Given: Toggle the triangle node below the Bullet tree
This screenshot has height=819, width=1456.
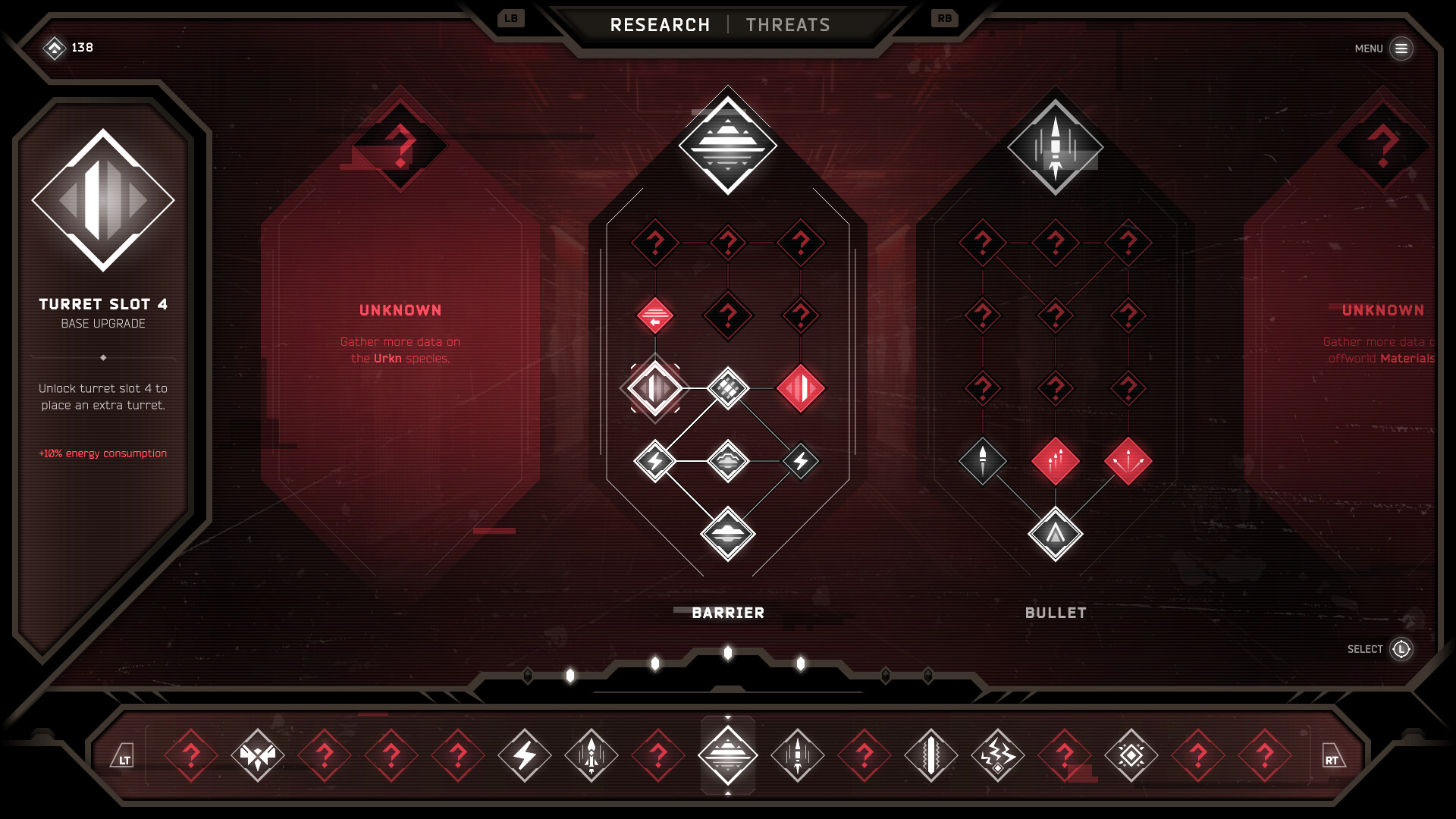Looking at the screenshot, I should pyautogui.click(x=1054, y=533).
